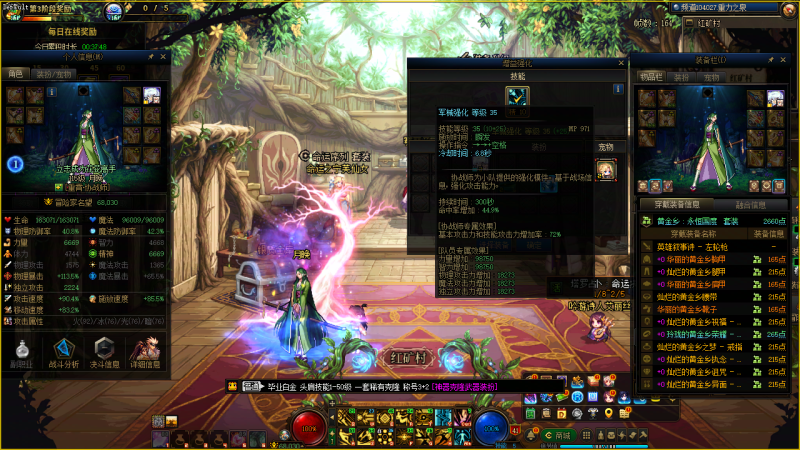Select the 军械强化 skill icon
This screenshot has width=800, height=450.
coord(517,95)
